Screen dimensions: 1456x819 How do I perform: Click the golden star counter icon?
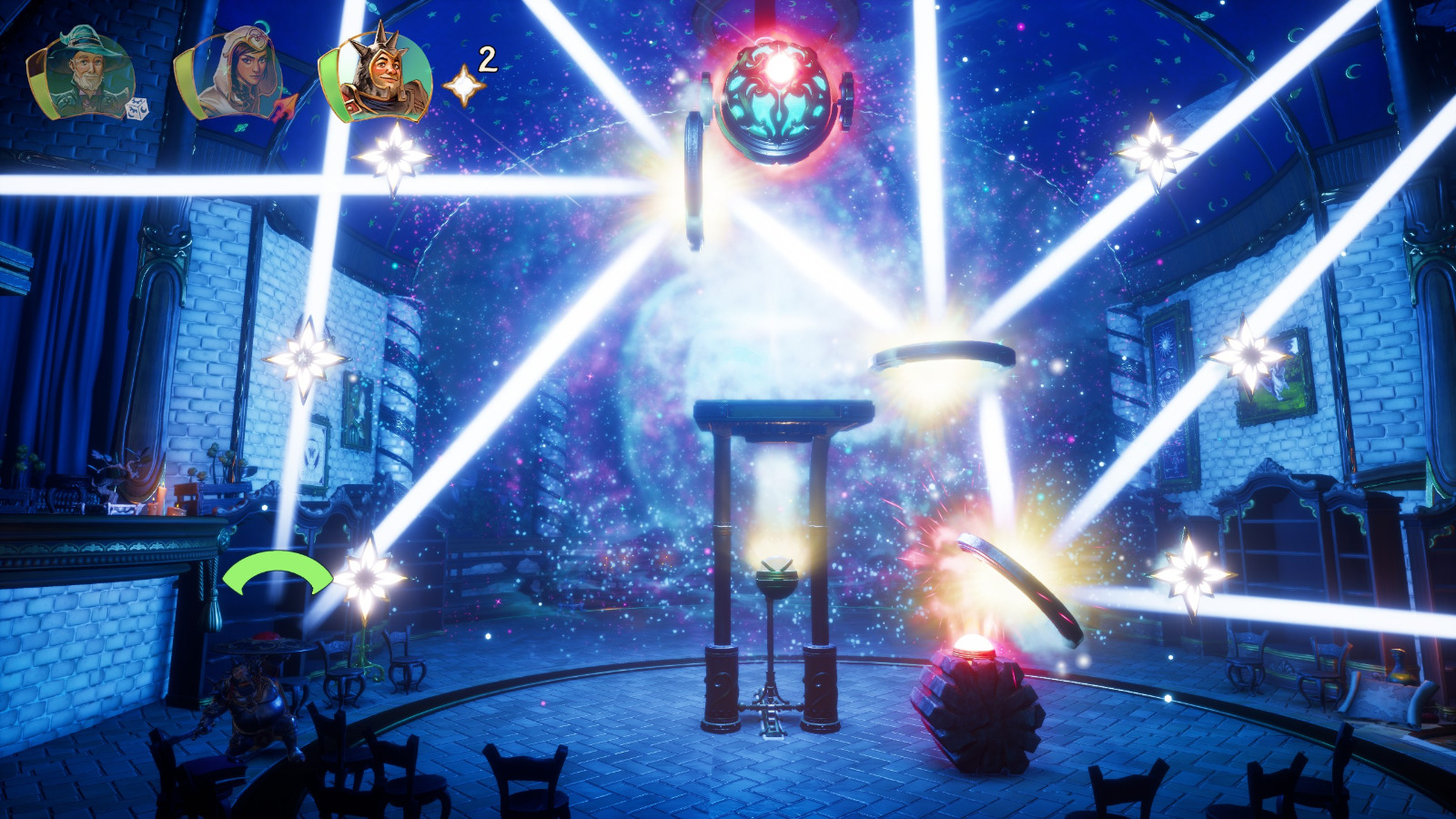[x=462, y=86]
